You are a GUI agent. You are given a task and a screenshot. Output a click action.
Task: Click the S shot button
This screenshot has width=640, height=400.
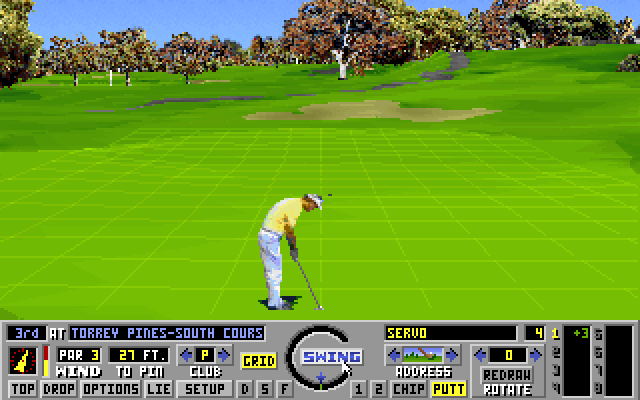point(265,389)
